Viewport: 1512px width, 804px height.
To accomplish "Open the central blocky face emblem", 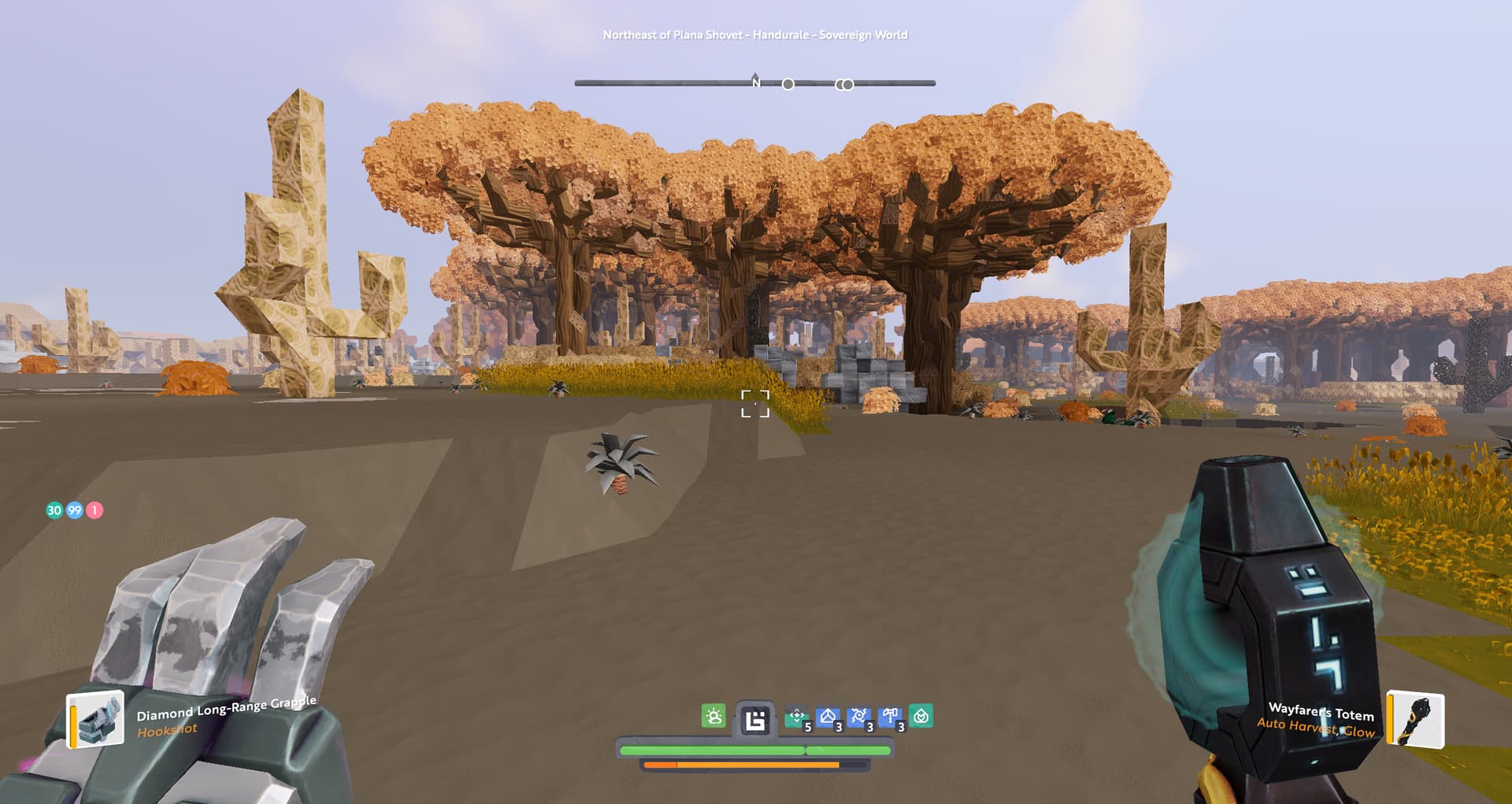I will 755,720.
